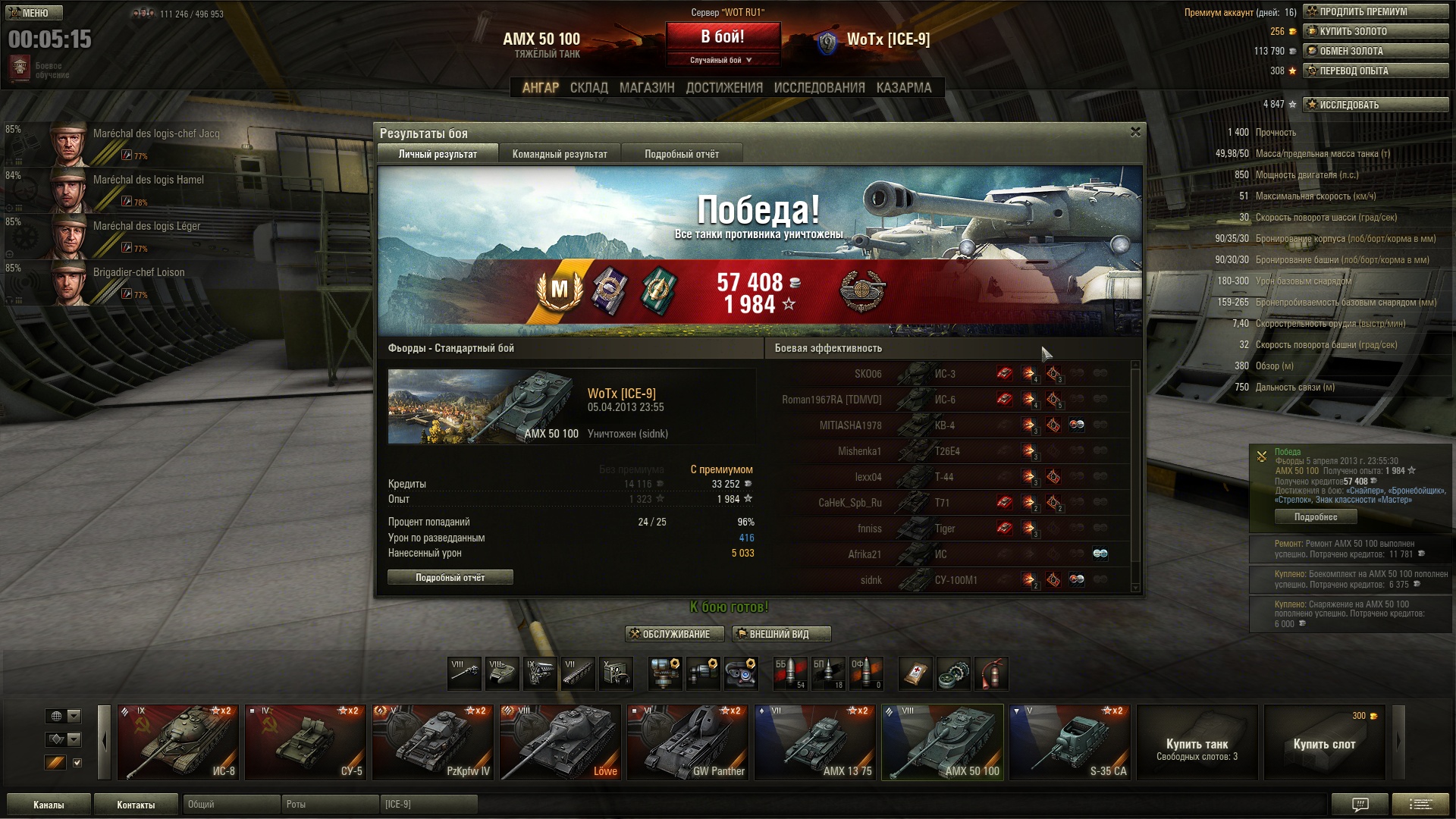Open the СКЛАД section
The image size is (1456, 819).
tap(588, 88)
